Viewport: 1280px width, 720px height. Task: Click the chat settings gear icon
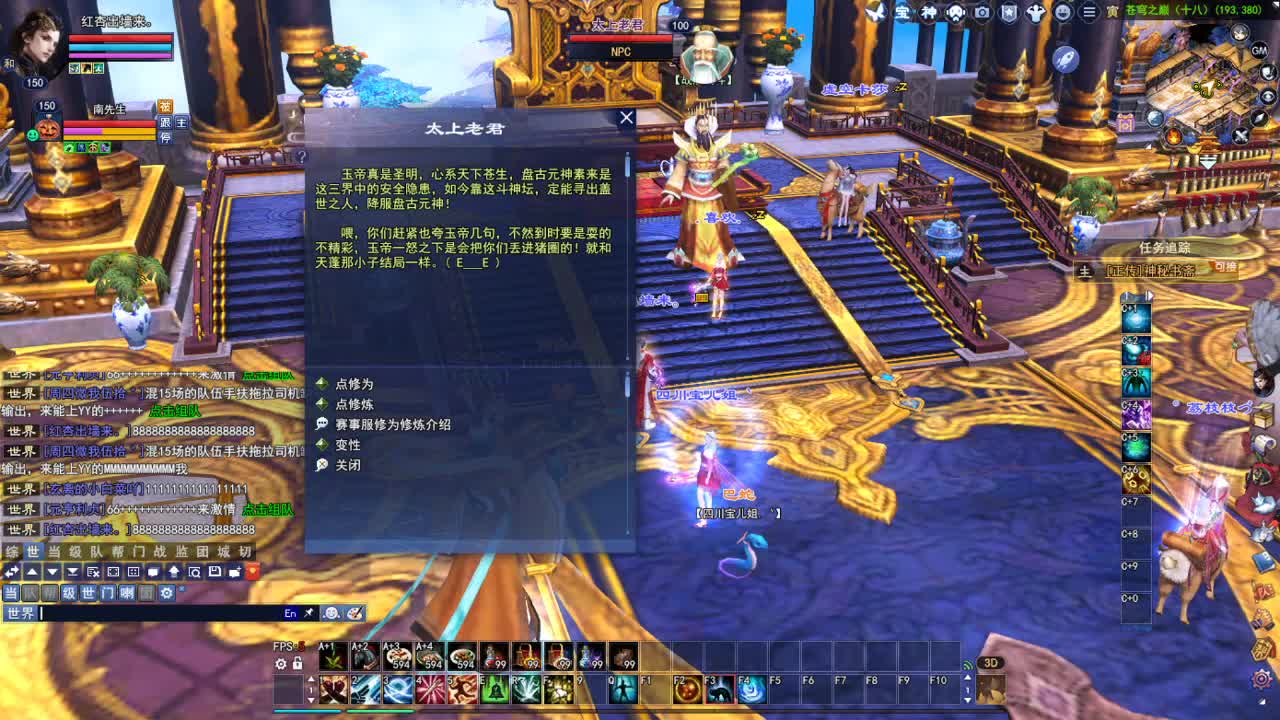pos(167,593)
